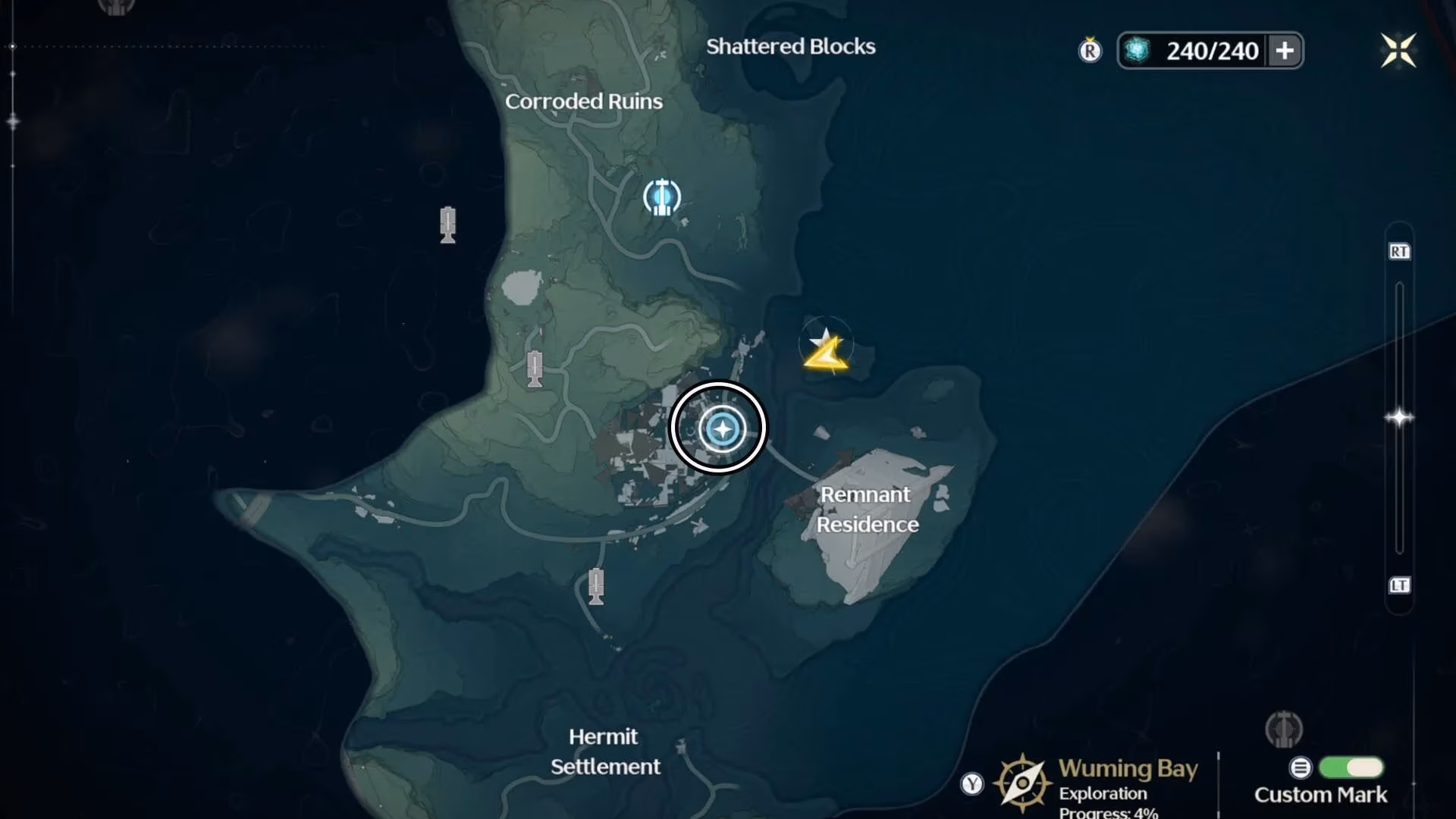Open Wuming Bay exploration progress compass
This screenshot has height=819, width=1456.
[1022, 783]
